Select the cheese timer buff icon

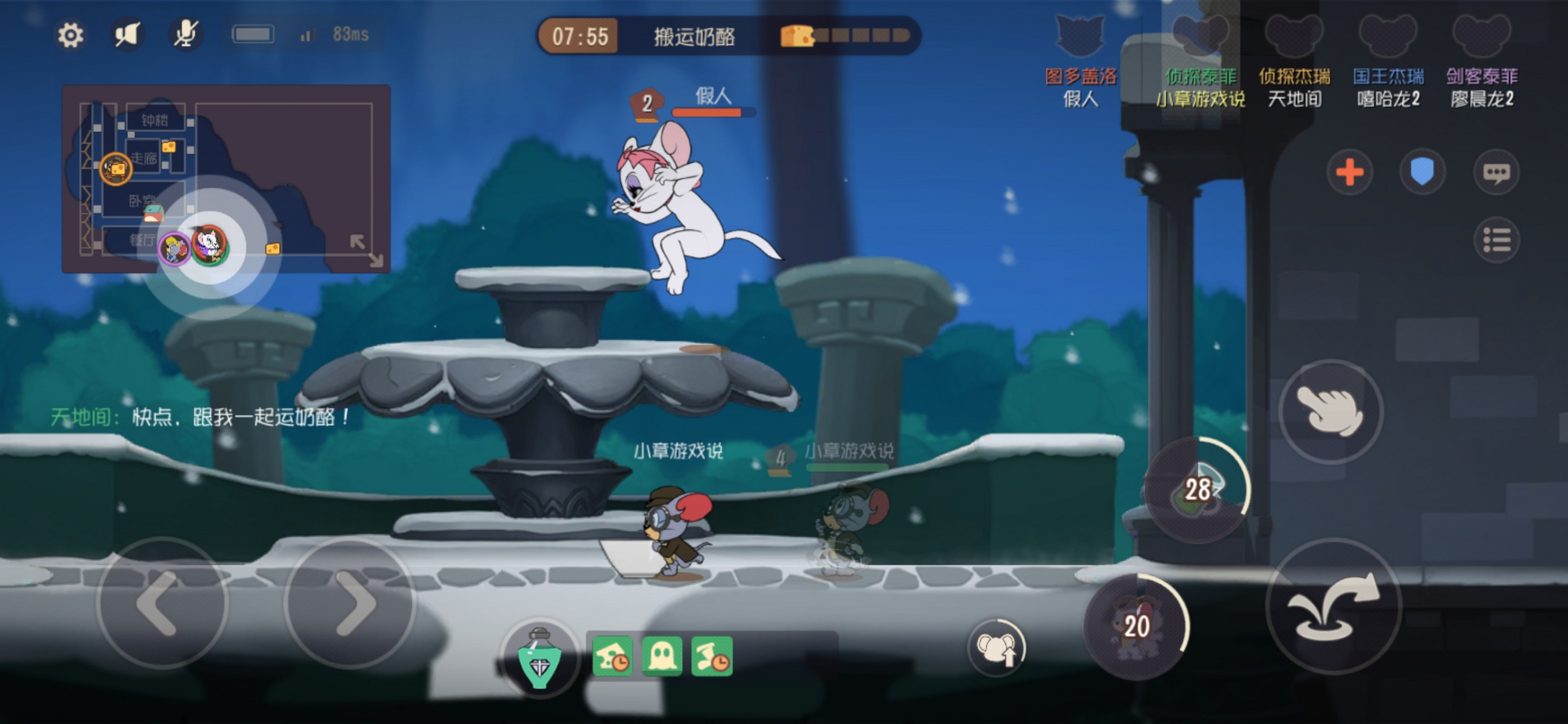tap(612, 657)
